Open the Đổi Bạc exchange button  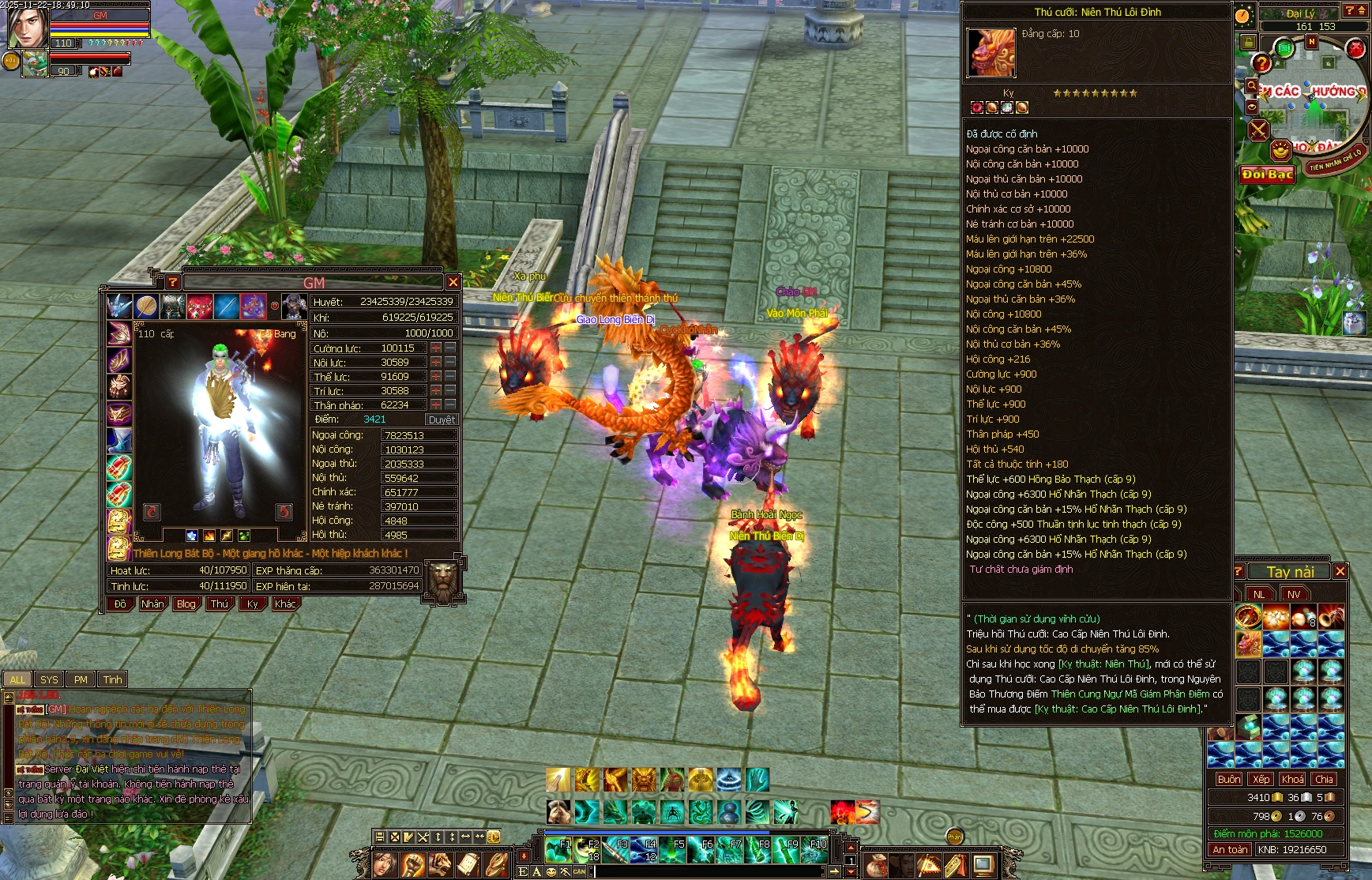pos(1267,175)
